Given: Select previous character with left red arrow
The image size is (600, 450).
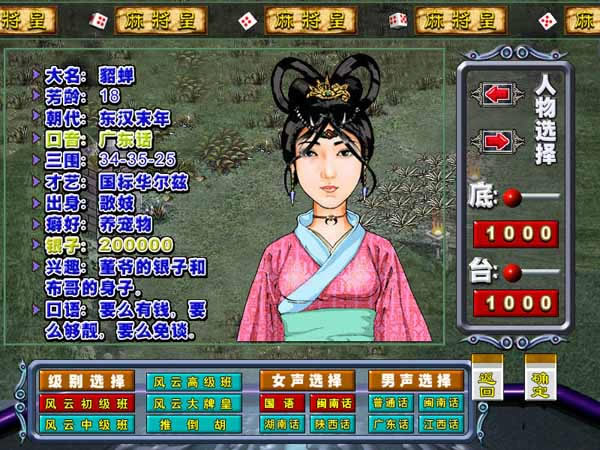Looking at the screenshot, I should 497,94.
